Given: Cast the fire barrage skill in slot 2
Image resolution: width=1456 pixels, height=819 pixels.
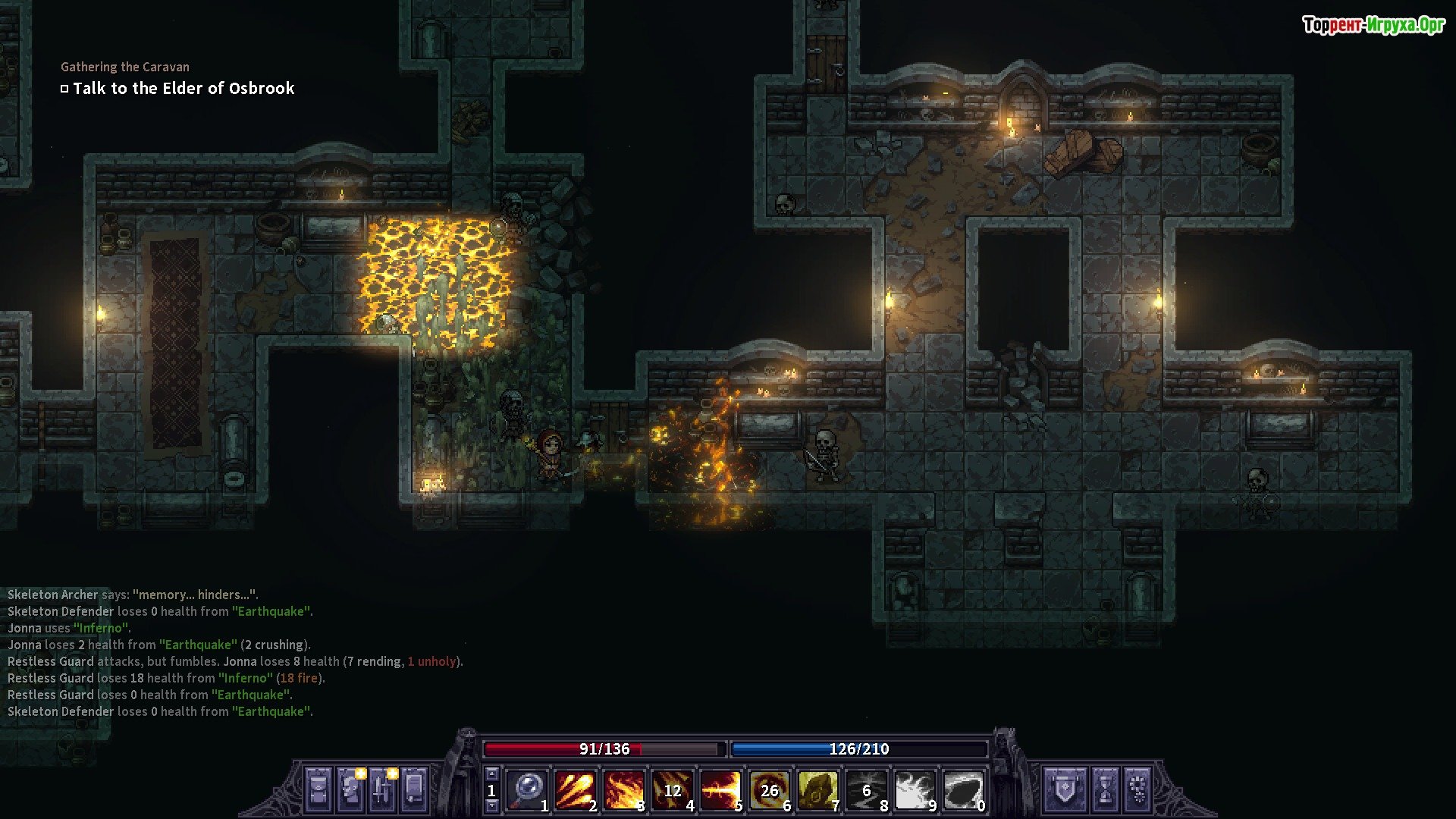Looking at the screenshot, I should pos(575,790).
